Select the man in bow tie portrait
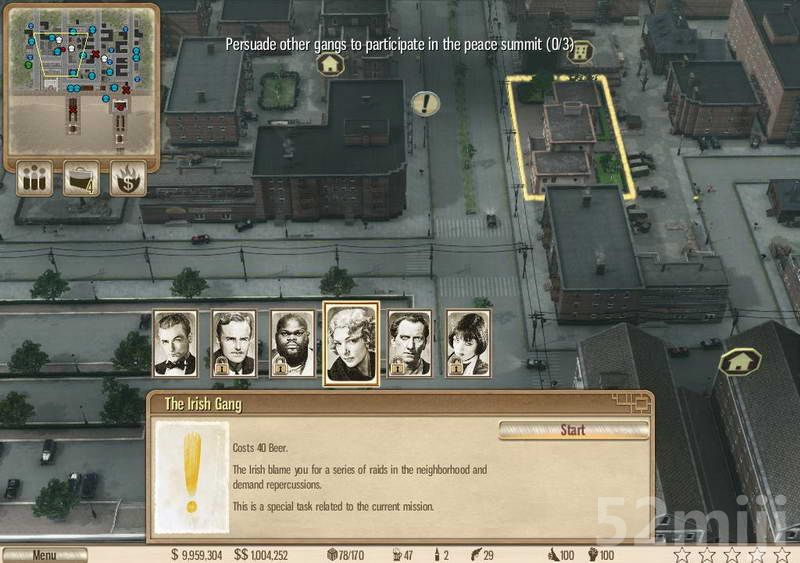 175,343
